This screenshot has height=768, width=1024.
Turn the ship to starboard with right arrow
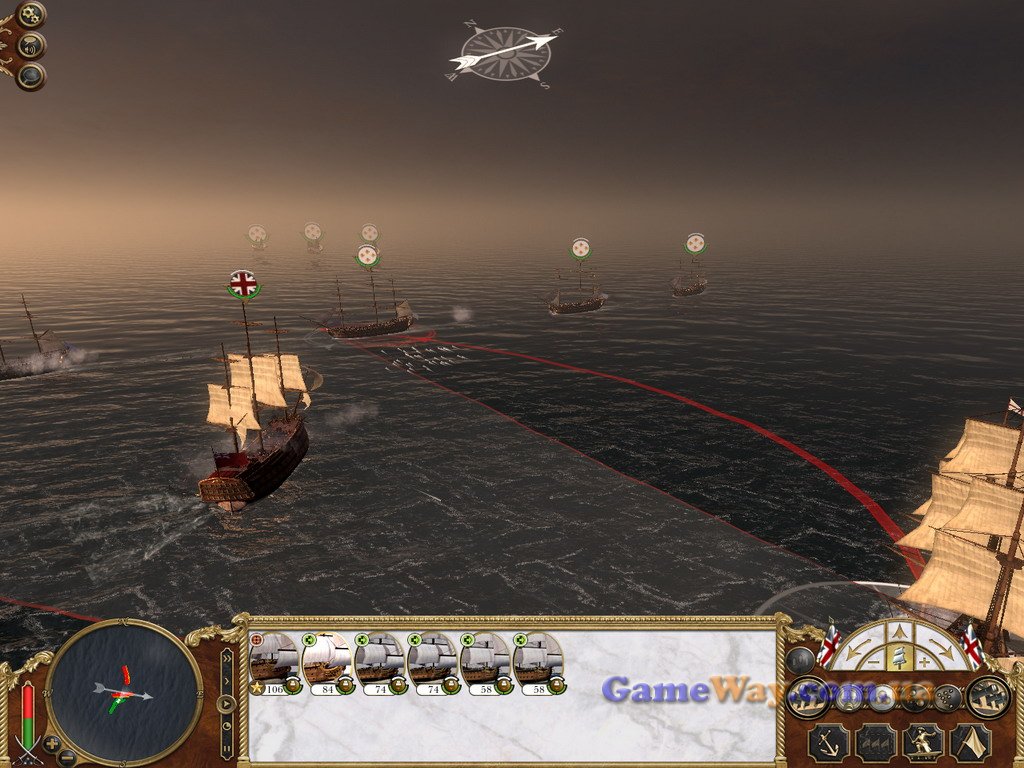click(942, 649)
